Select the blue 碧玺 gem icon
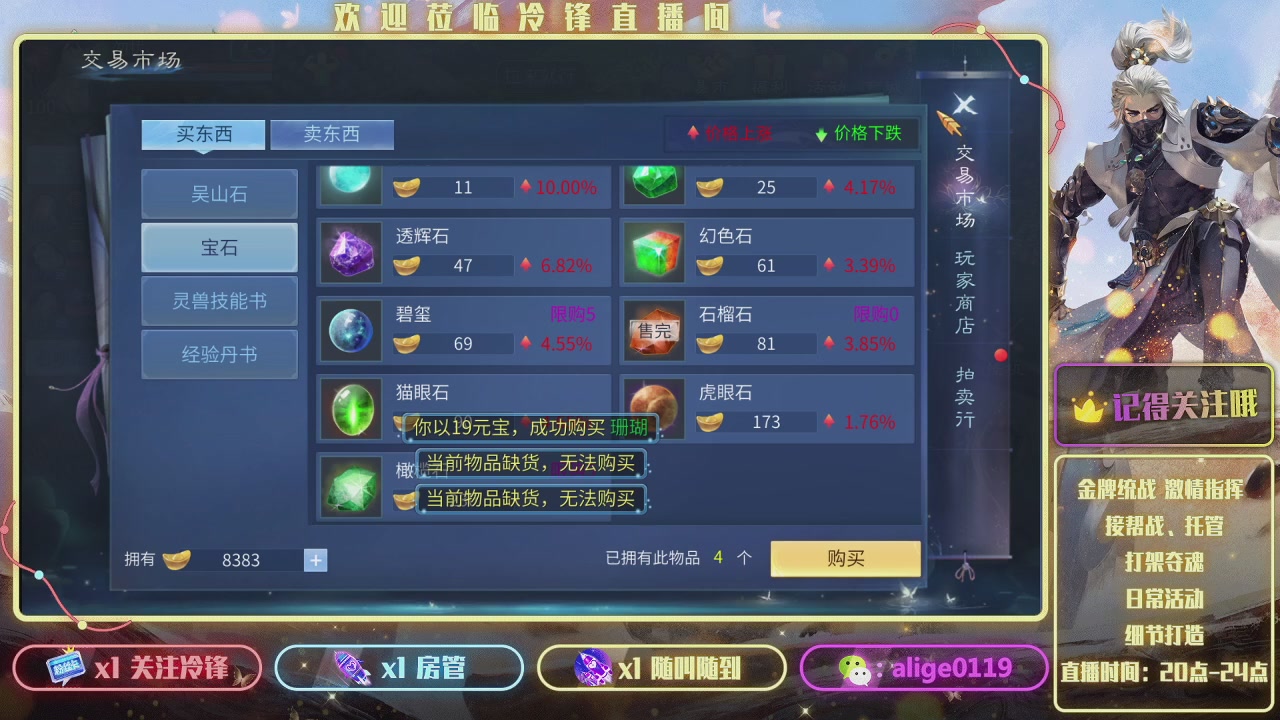This screenshot has height=720, width=1280. click(x=350, y=331)
